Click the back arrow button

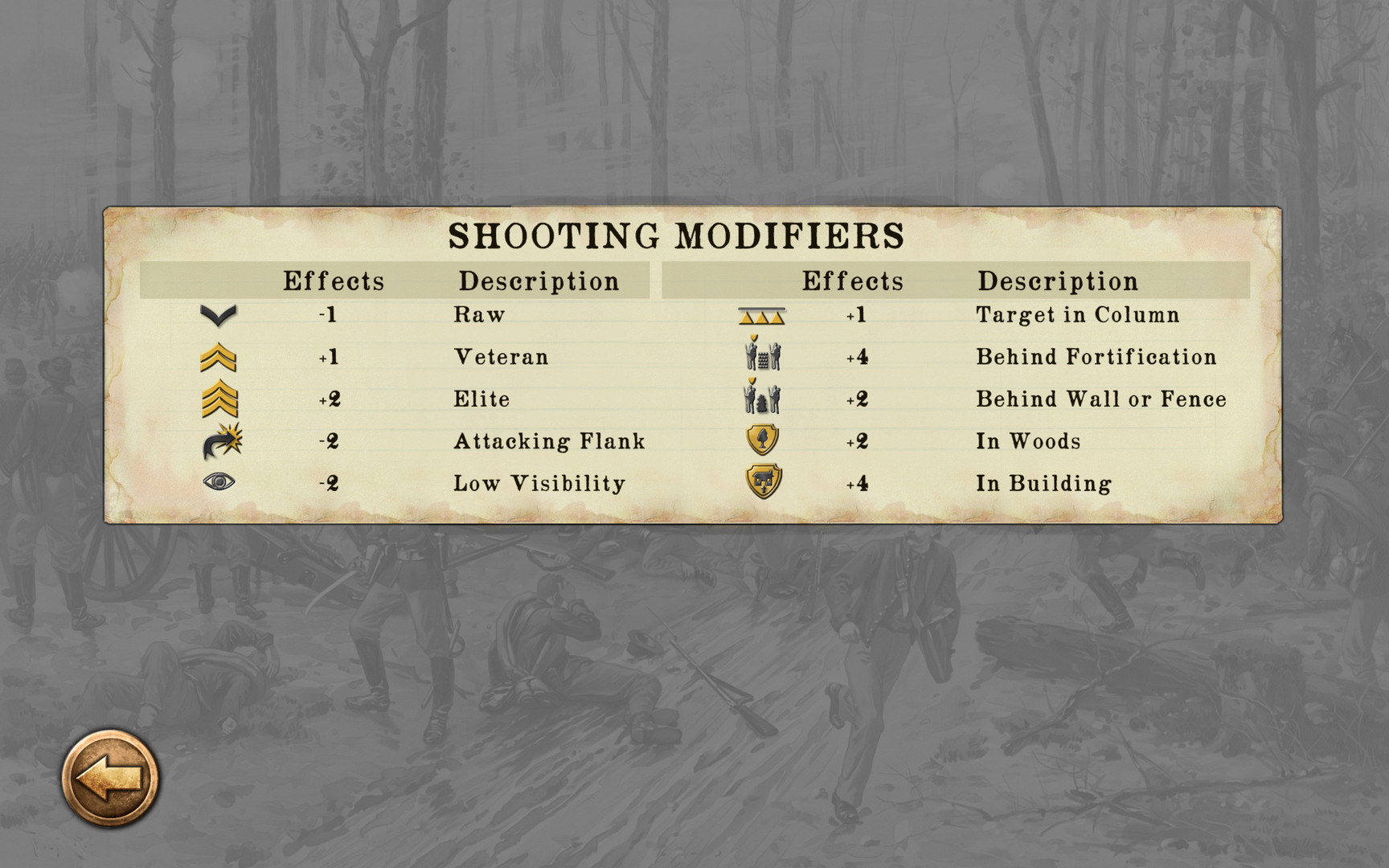[109, 776]
